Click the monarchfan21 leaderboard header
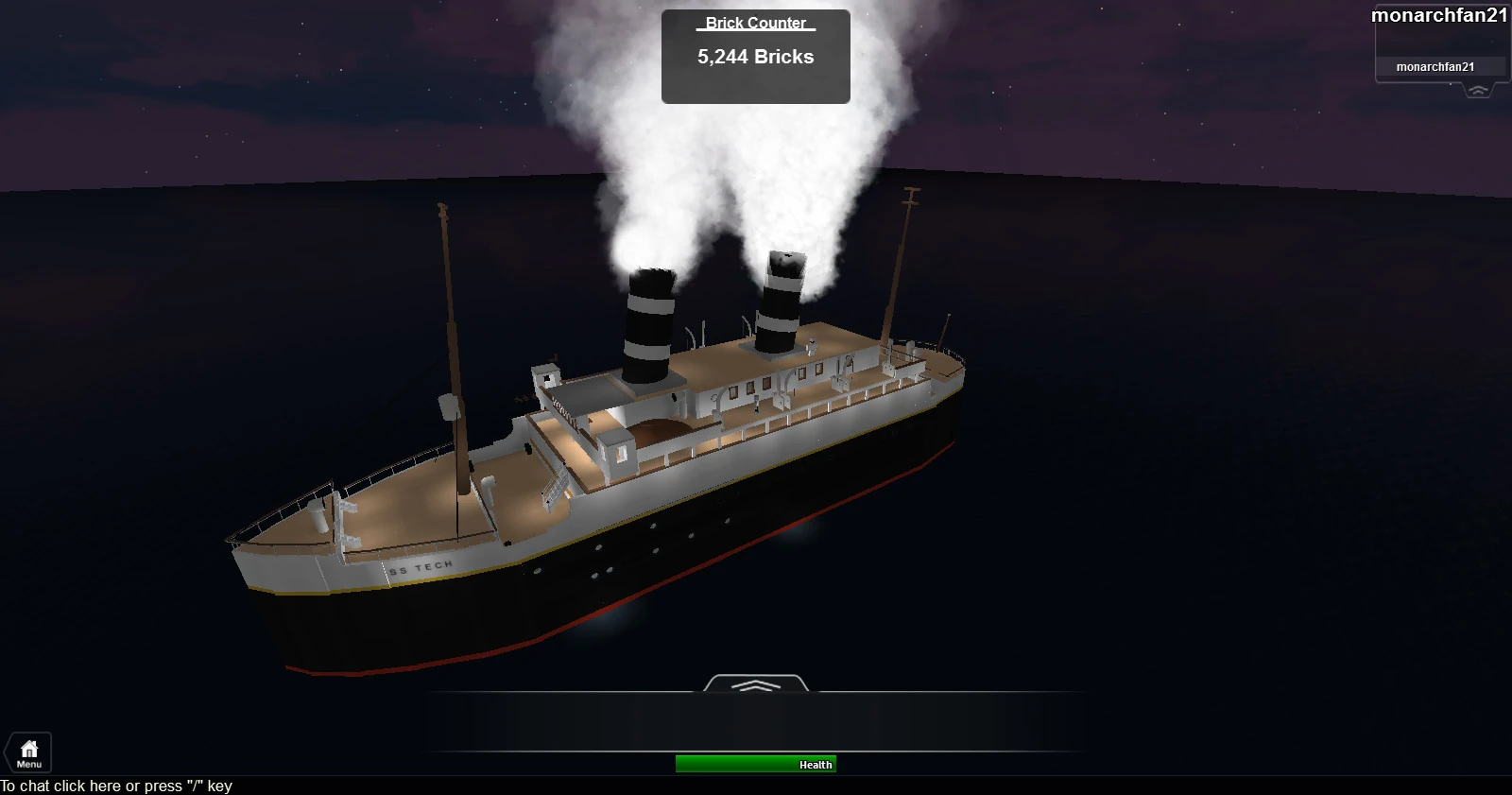This screenshot has height=795, width=1512. point(1440,13)
